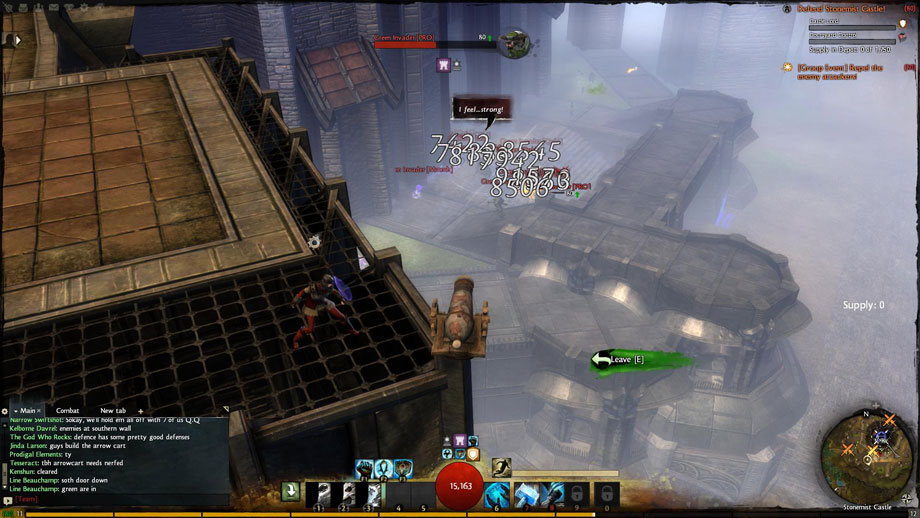
Task: Open chat options gear icon
Action: [5, 411]
